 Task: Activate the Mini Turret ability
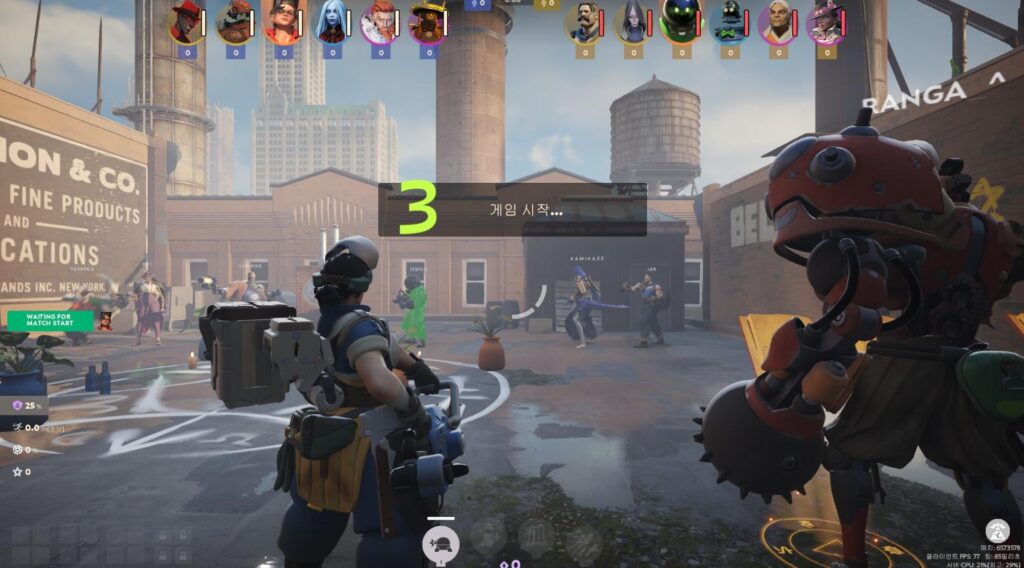[441, 543]
